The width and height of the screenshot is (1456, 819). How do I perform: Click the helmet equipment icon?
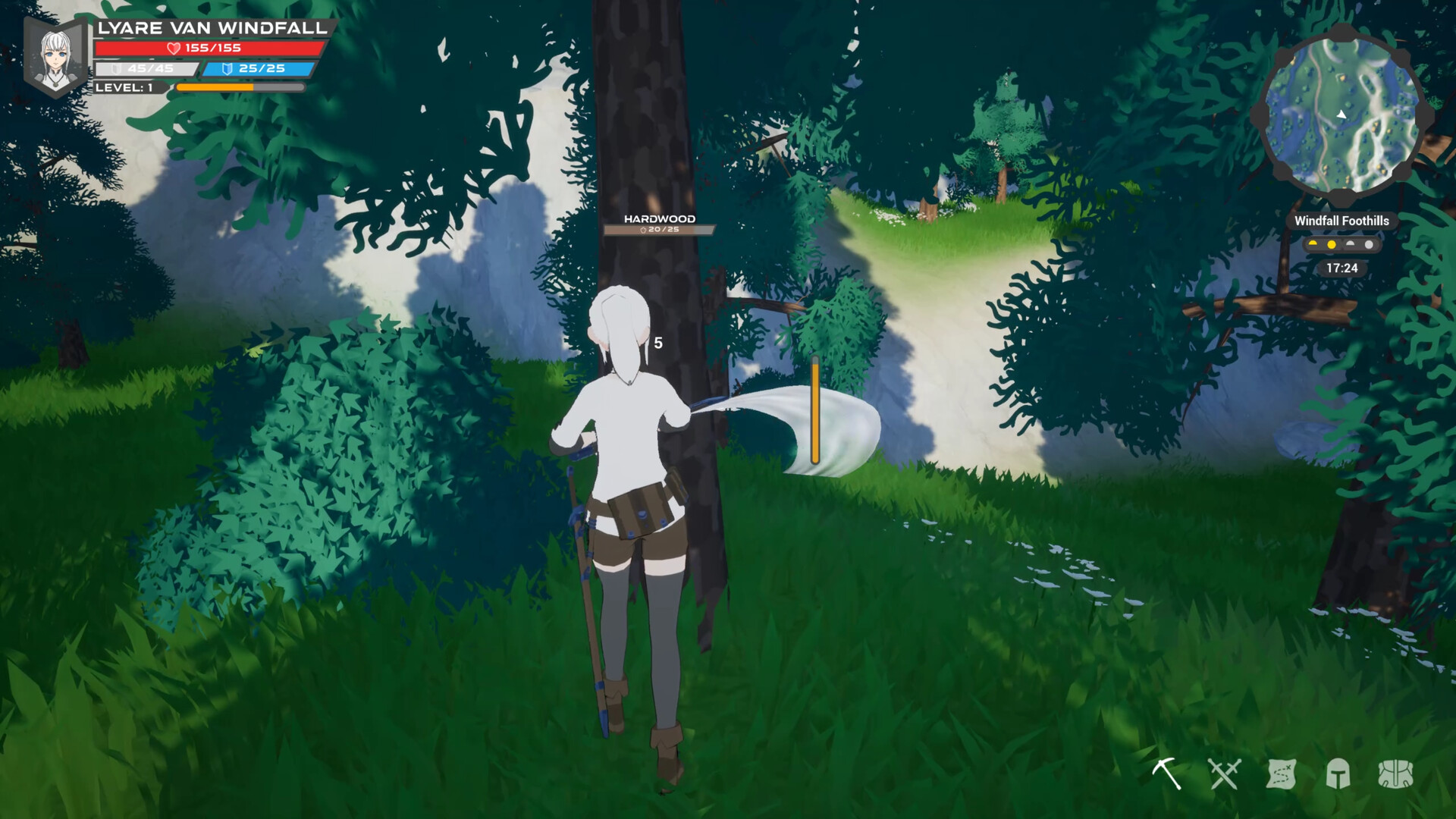click(1338, 774)
